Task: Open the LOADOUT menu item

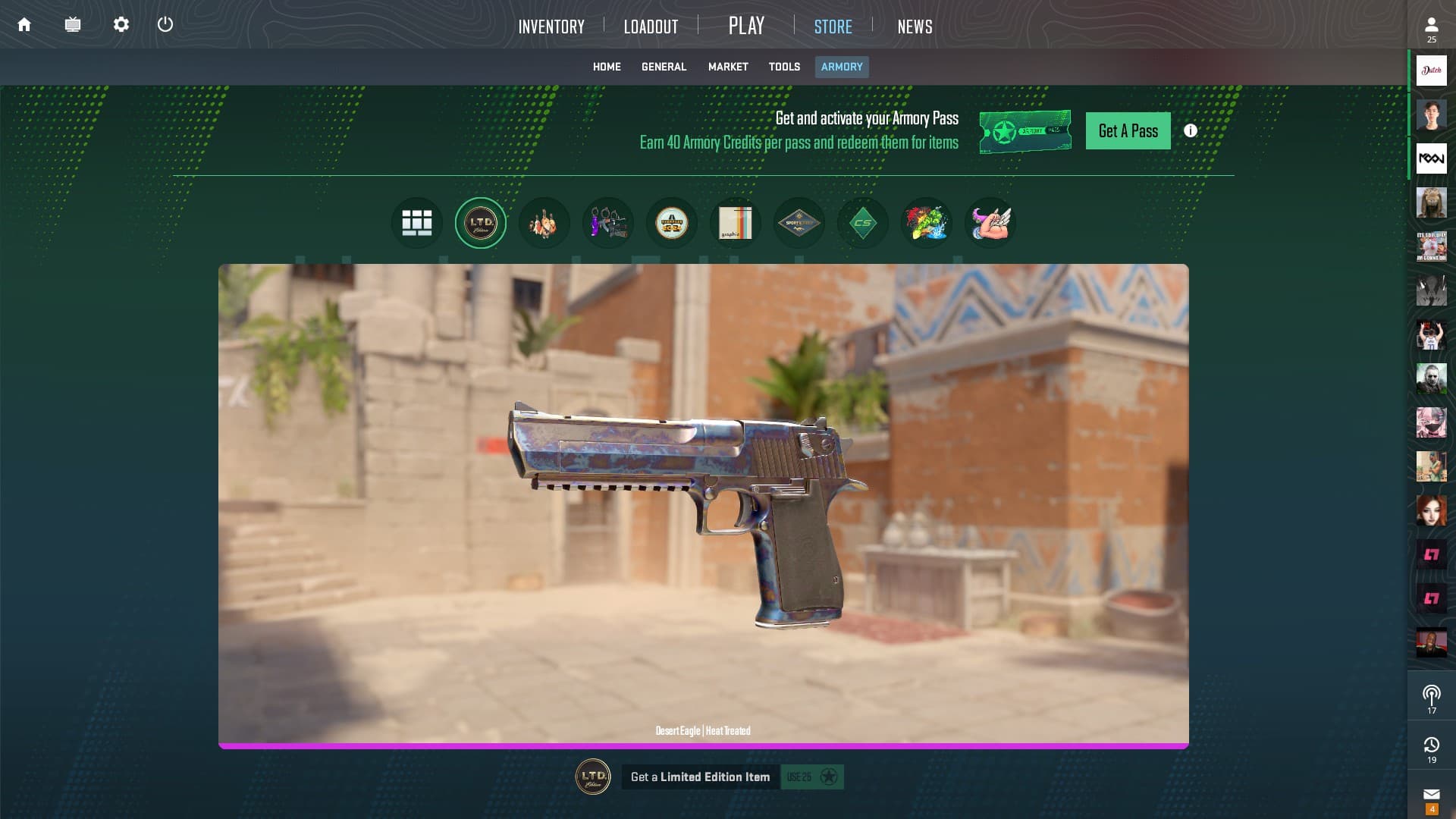Action: (x=651, y=26)
